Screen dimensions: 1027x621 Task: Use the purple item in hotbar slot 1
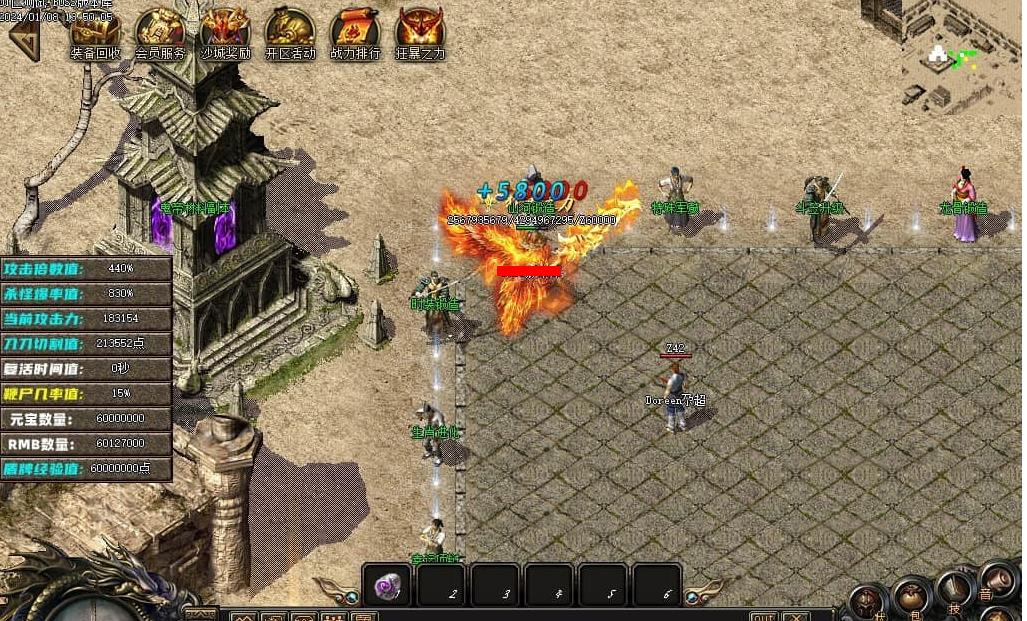386,585
